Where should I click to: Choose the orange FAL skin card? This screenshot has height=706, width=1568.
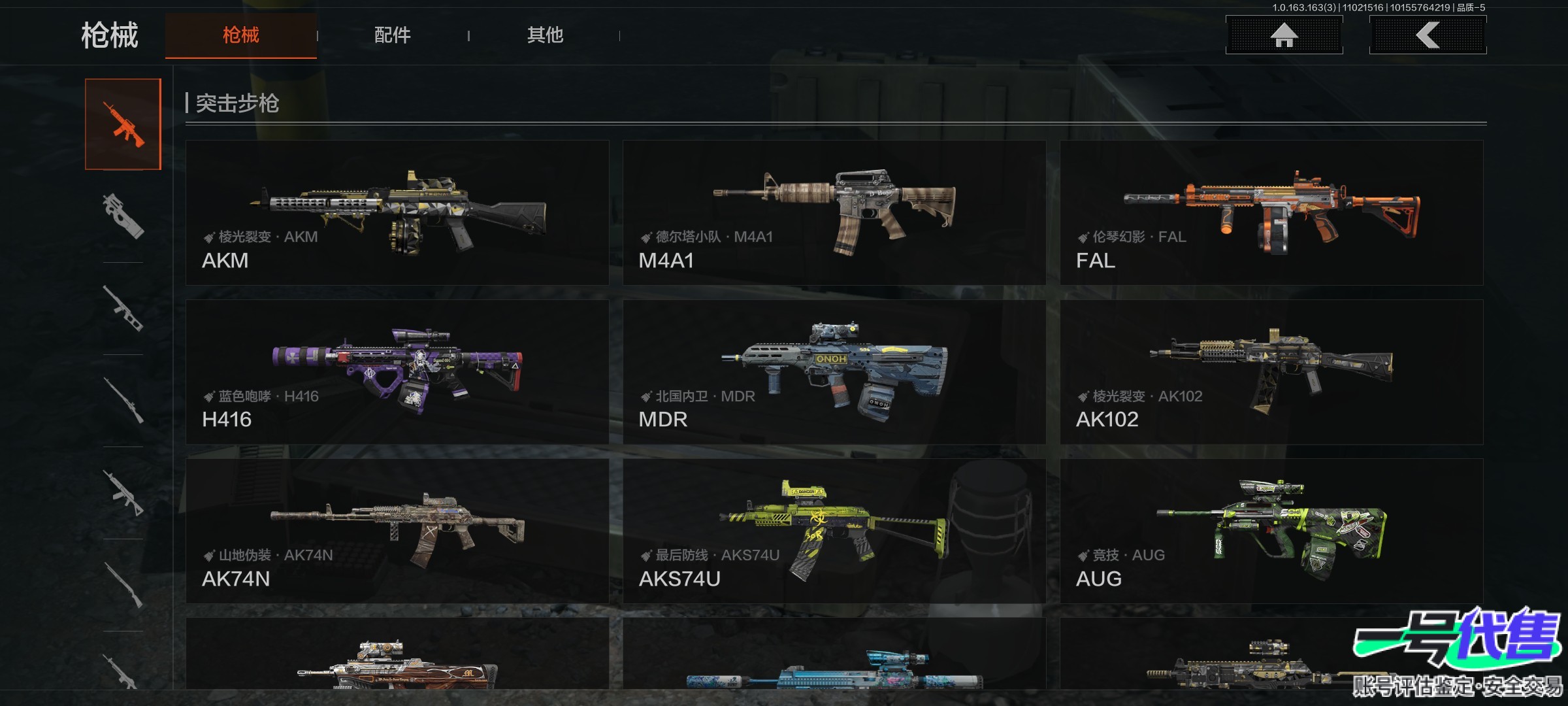coord(1271,212)
